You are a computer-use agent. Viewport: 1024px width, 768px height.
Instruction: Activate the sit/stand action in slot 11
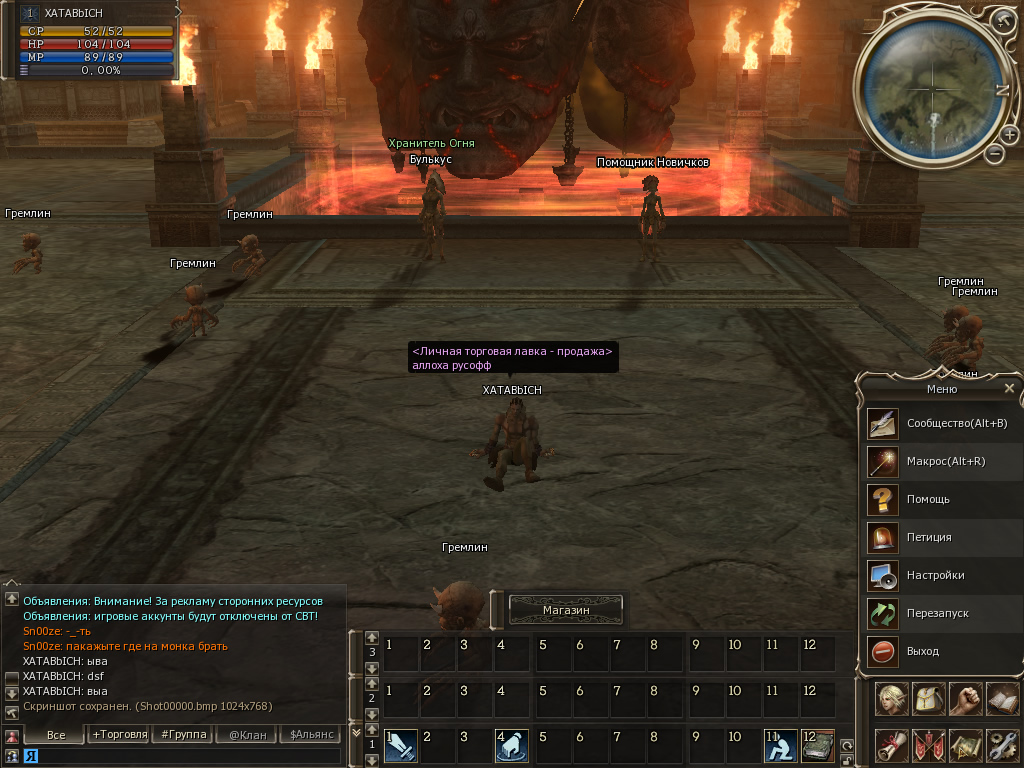[780, 745]
